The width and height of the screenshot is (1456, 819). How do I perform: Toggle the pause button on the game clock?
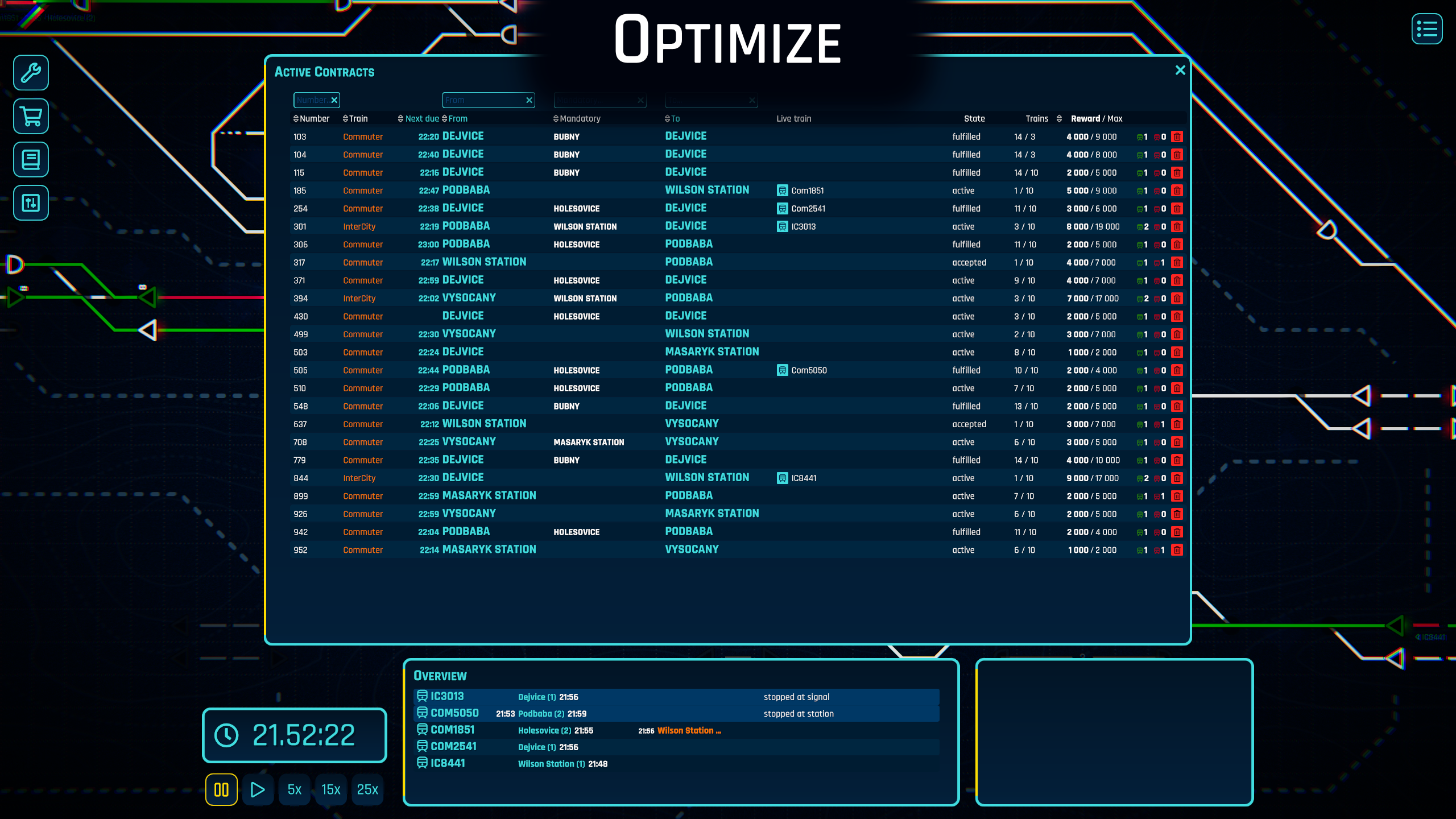click(221, 789)
